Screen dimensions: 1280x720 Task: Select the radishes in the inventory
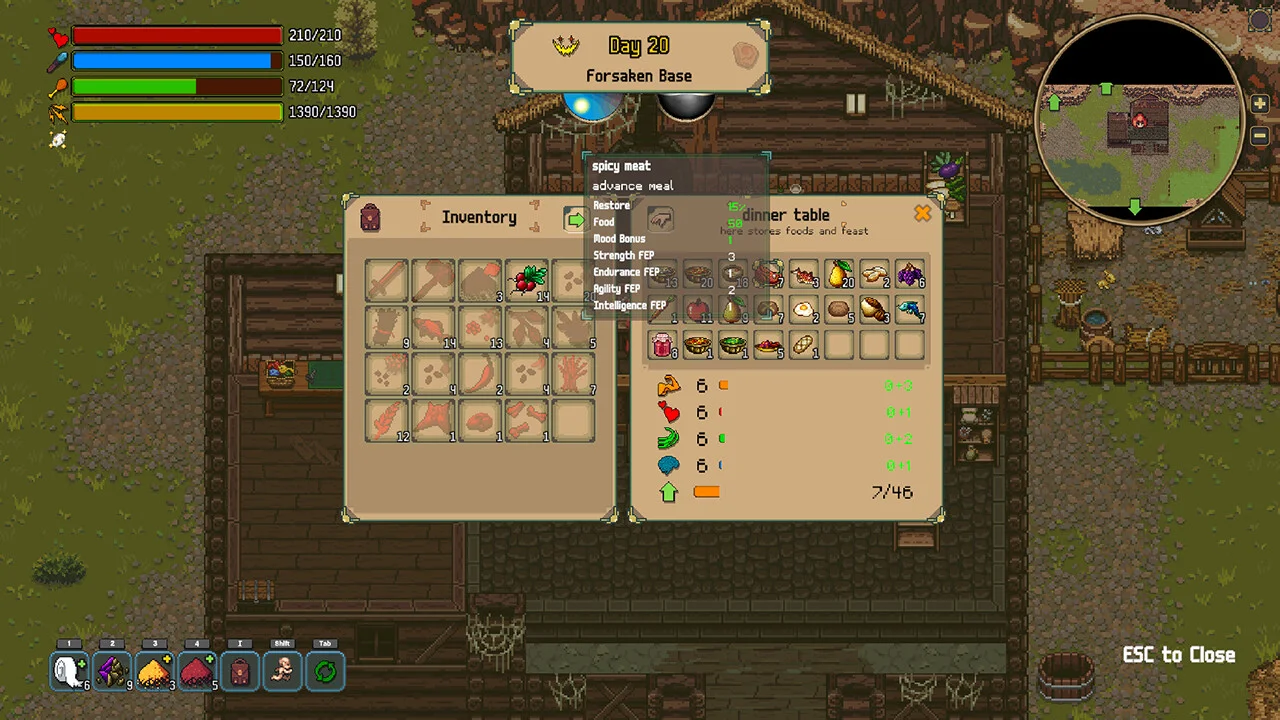tap(526, 279)
